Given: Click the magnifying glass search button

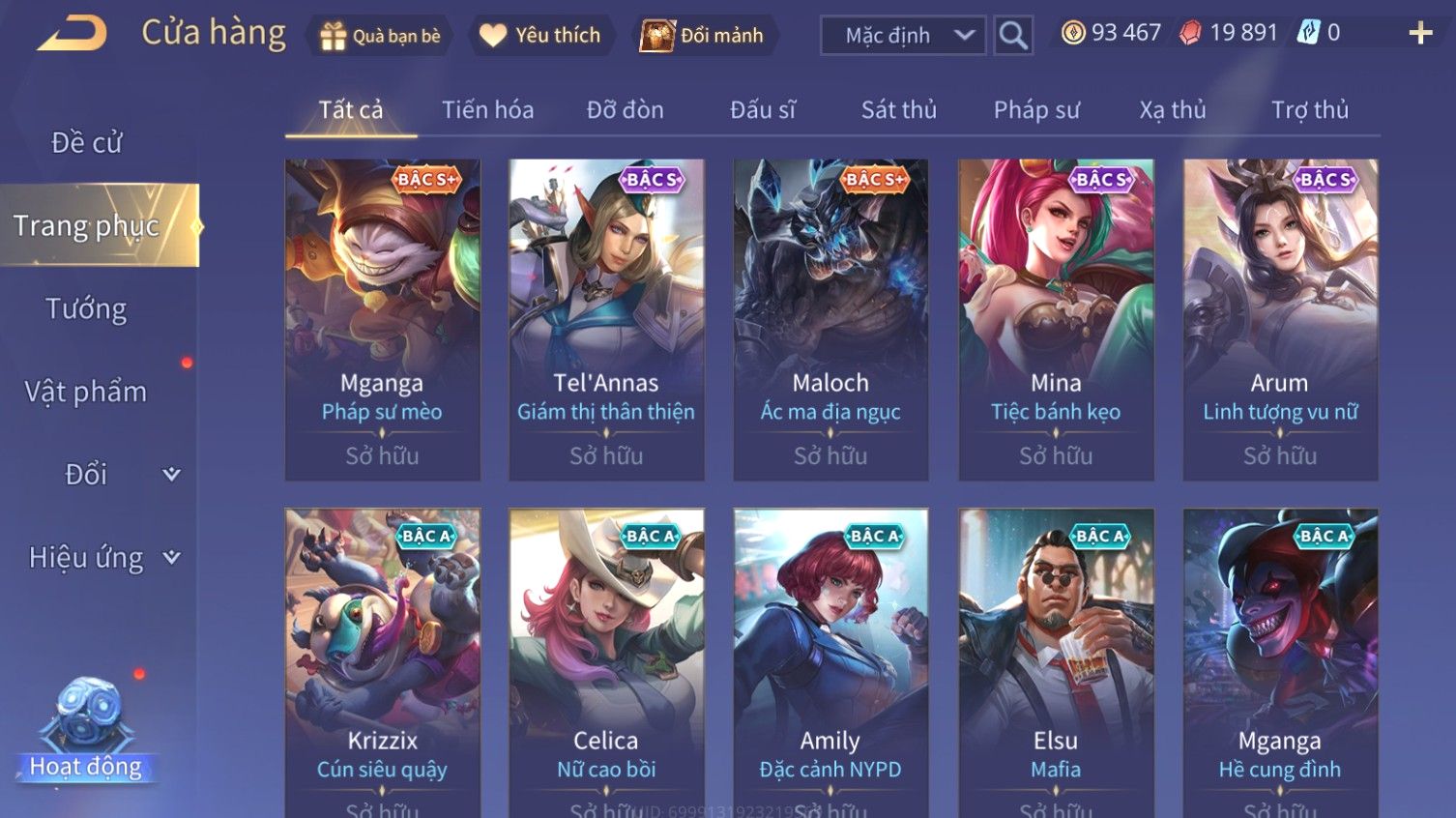Looking at the screenshot, I should pos(1013,36).
